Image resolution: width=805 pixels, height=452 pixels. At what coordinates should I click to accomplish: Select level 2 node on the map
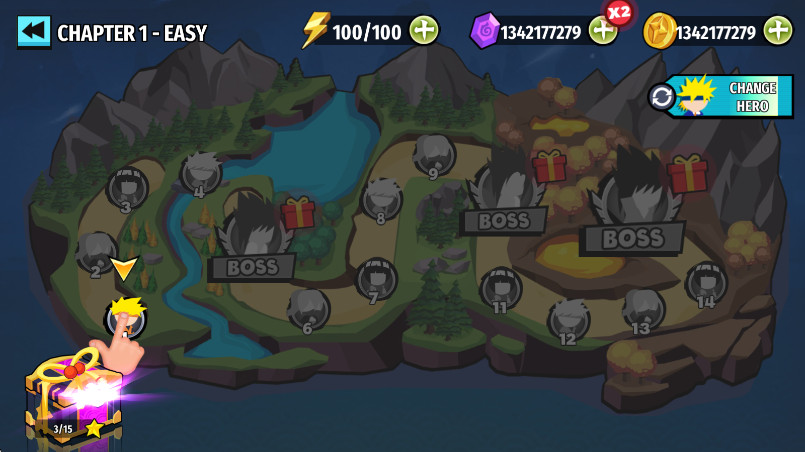[97, 254]
